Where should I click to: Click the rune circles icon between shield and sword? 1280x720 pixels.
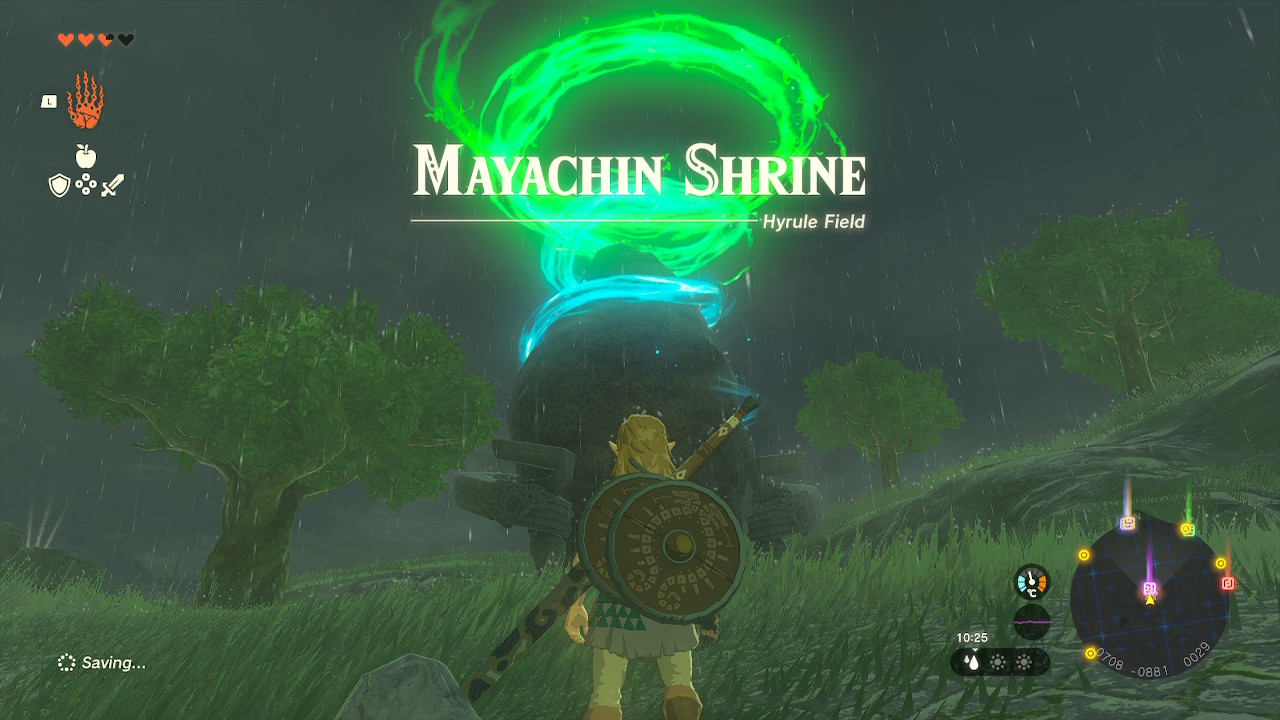point(85,183)
